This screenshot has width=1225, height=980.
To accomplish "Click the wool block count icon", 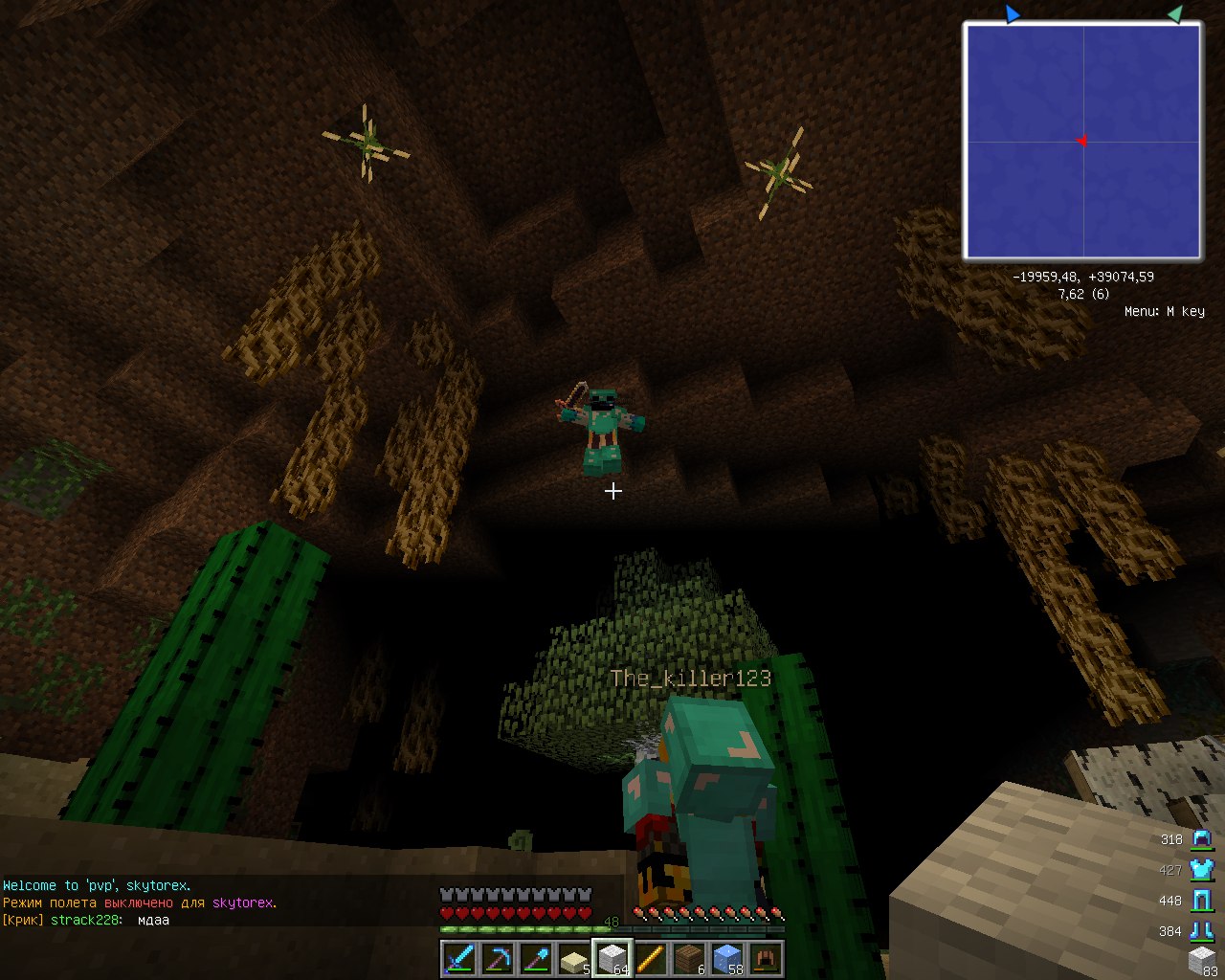I will 1201,959.
